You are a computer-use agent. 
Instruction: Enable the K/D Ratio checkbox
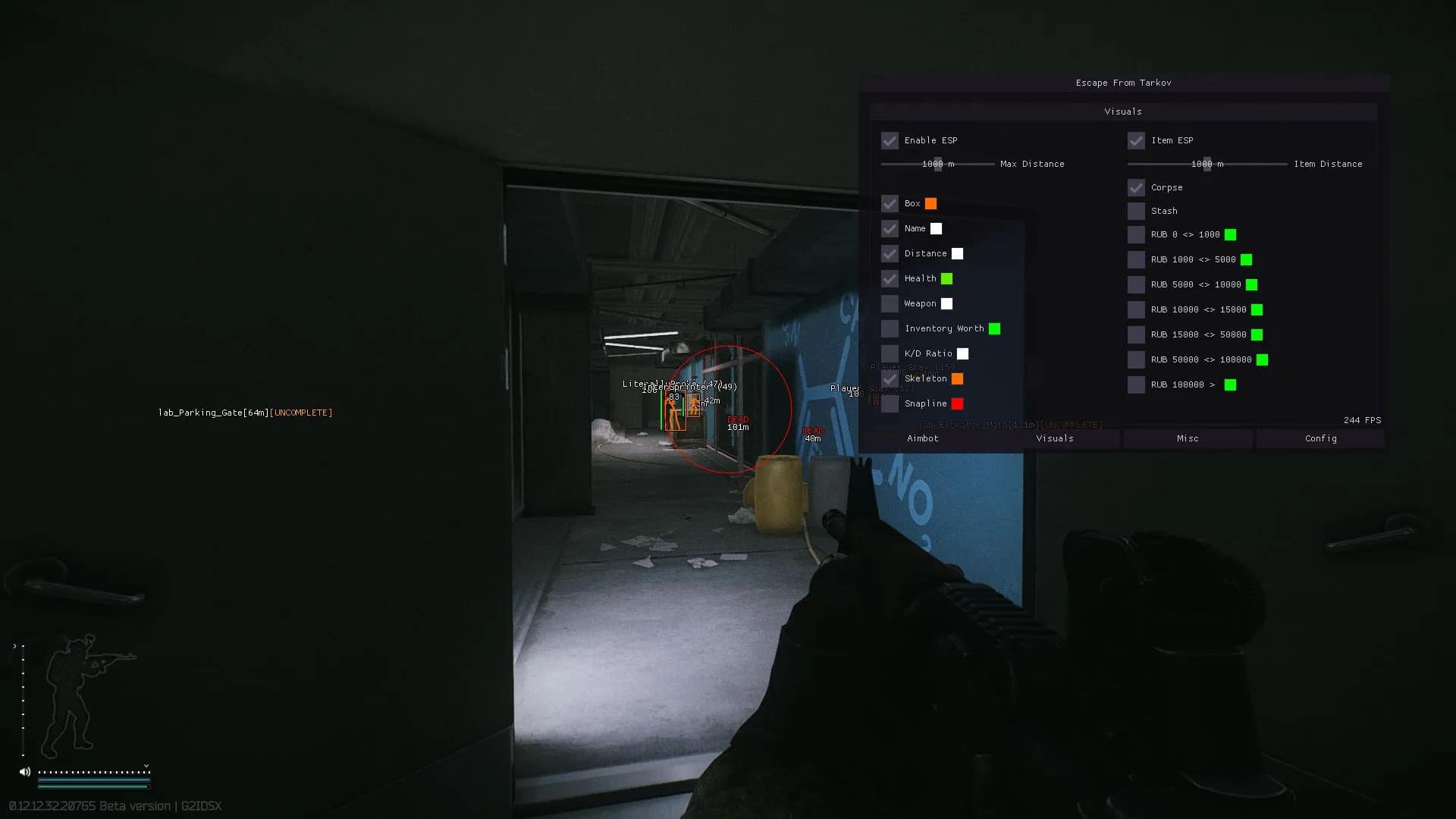(x=890, y=354)
